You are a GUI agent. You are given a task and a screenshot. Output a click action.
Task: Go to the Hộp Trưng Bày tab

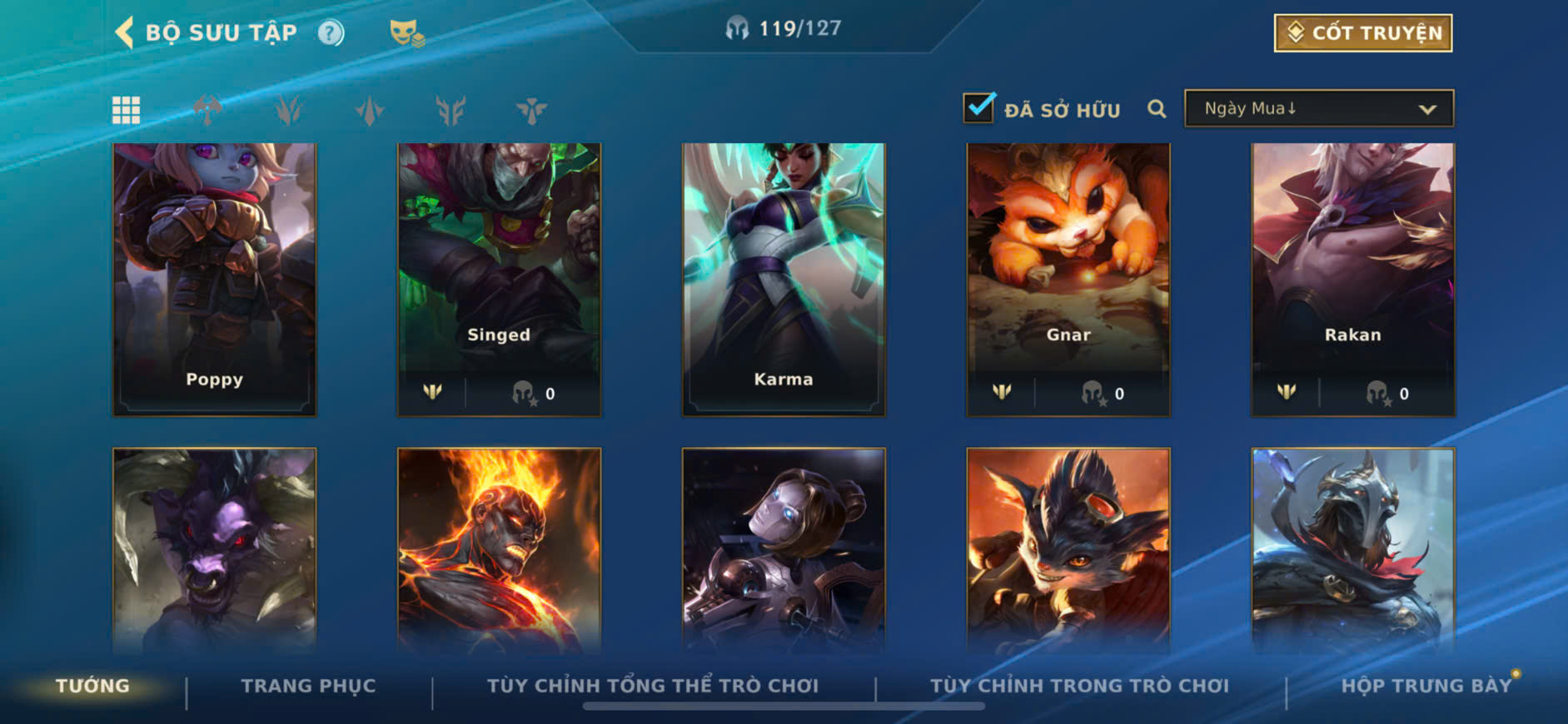coord(1426,686)
